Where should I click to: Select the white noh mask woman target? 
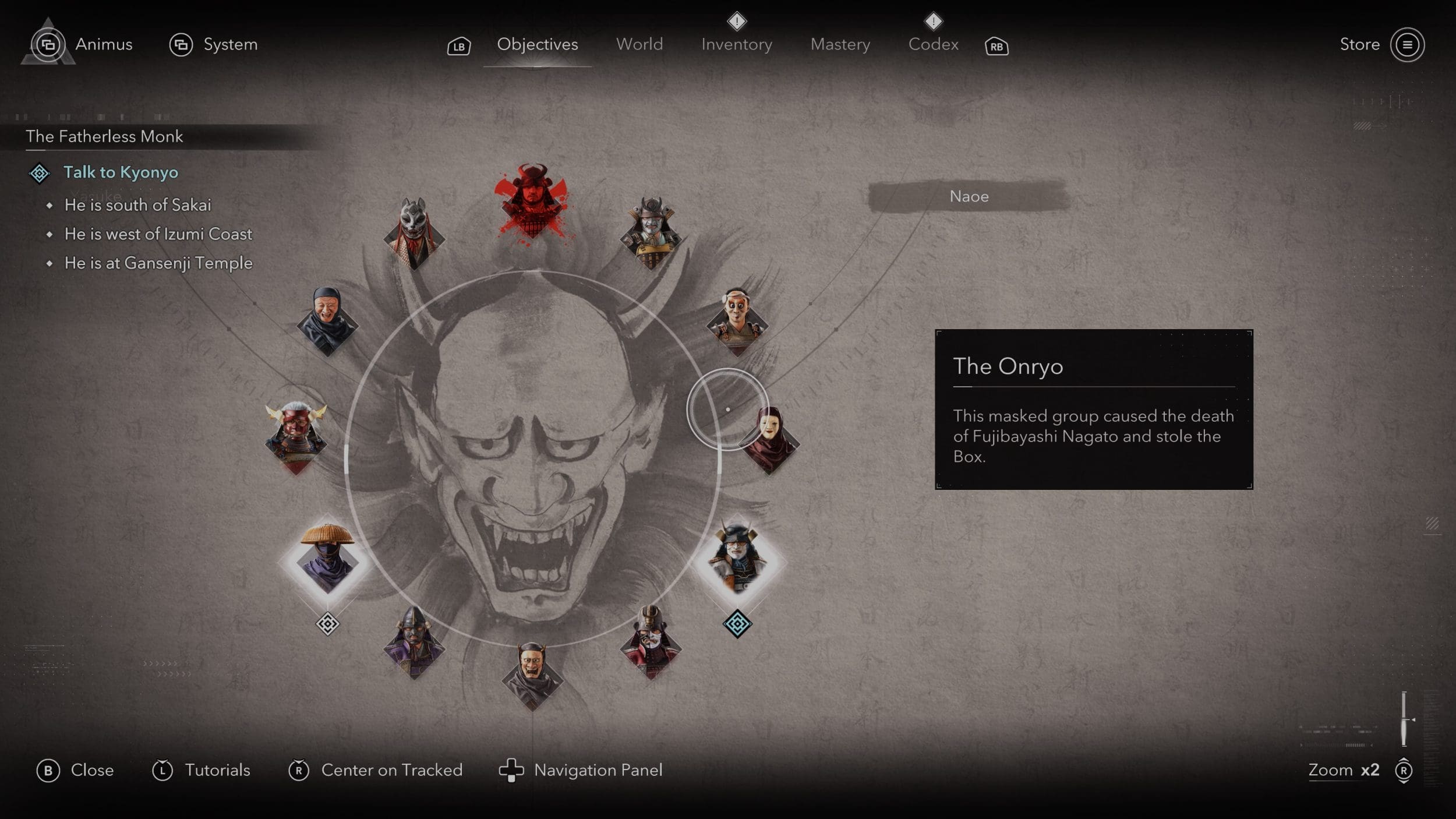(x=769, y=440)
